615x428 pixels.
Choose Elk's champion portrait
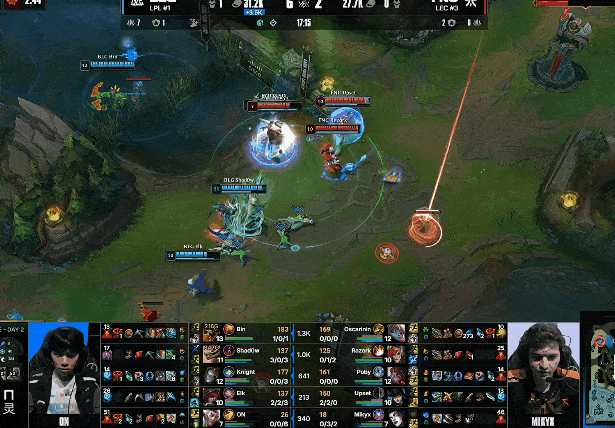pyautogui.click(x=211, y=396)
